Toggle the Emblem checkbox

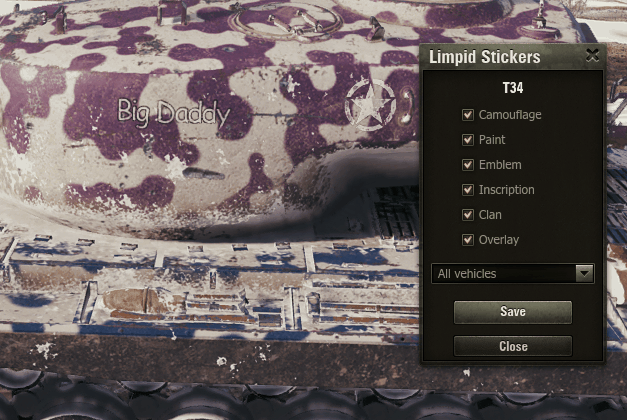point(468,165)
